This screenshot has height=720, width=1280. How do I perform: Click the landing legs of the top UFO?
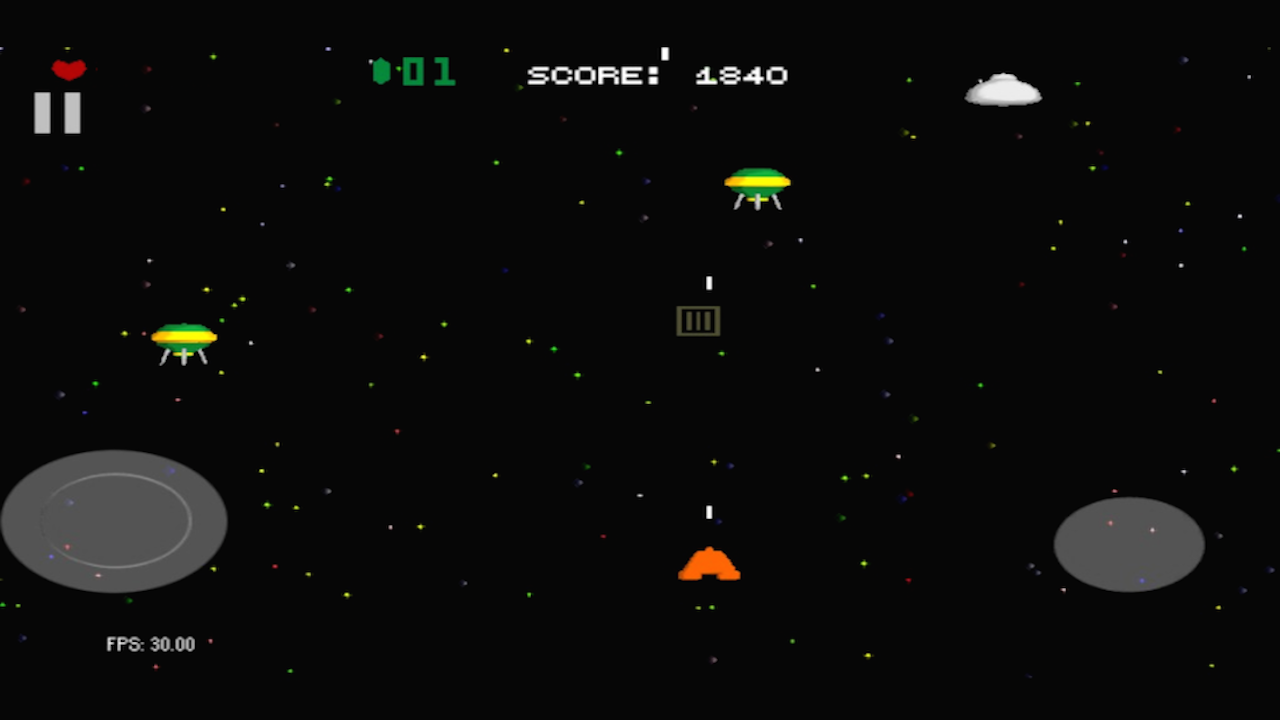pos(757,203)
